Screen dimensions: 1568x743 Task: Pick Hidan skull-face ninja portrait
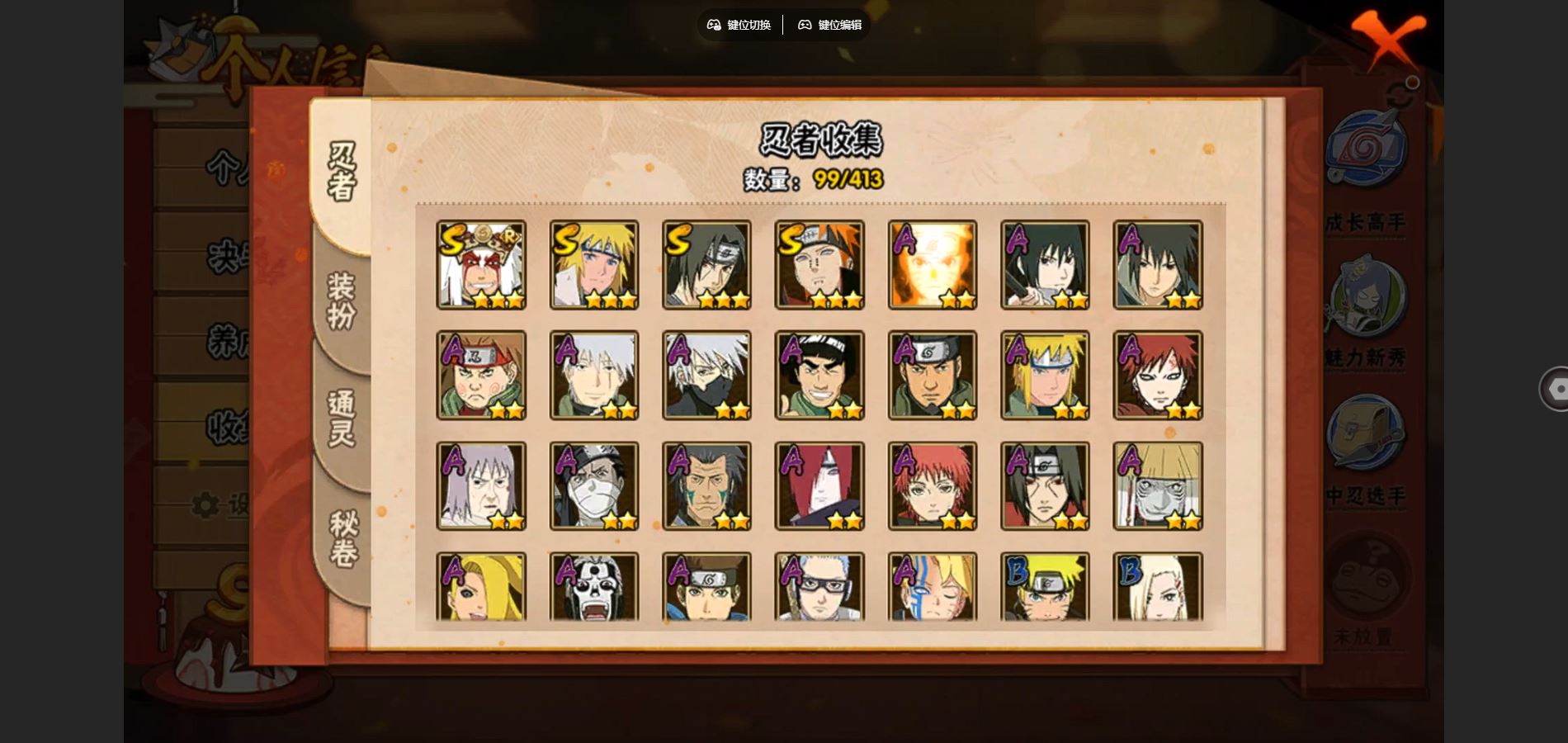coord(594,587)
